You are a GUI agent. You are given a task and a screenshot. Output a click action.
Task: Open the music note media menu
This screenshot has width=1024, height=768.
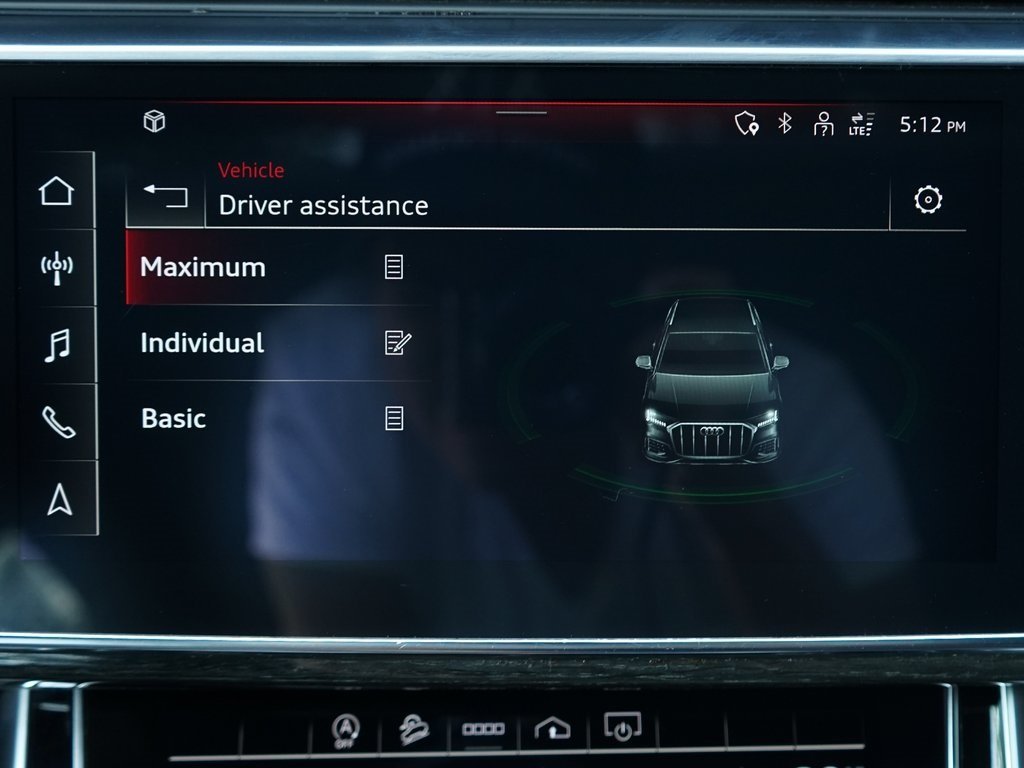(57, 345)
